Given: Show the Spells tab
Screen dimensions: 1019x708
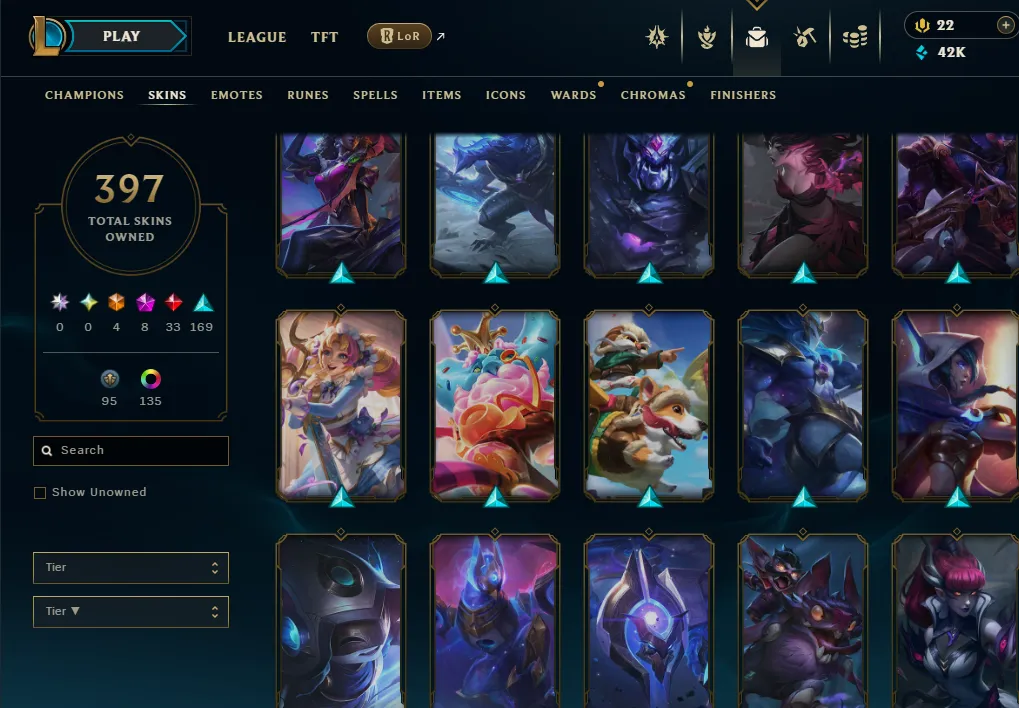Looking at the screenshot, I should coord(375,95).
